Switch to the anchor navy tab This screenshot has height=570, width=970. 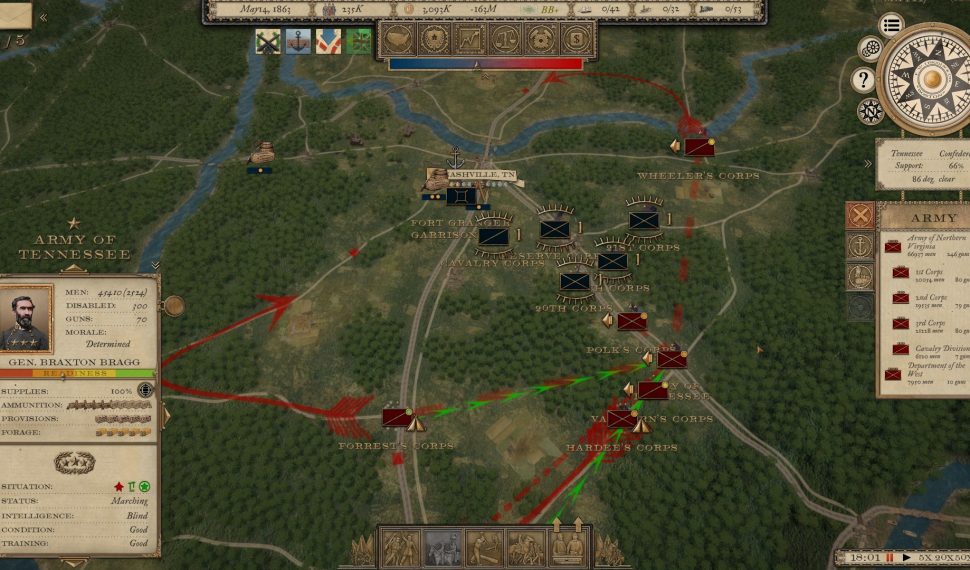(x=860, y=245)
